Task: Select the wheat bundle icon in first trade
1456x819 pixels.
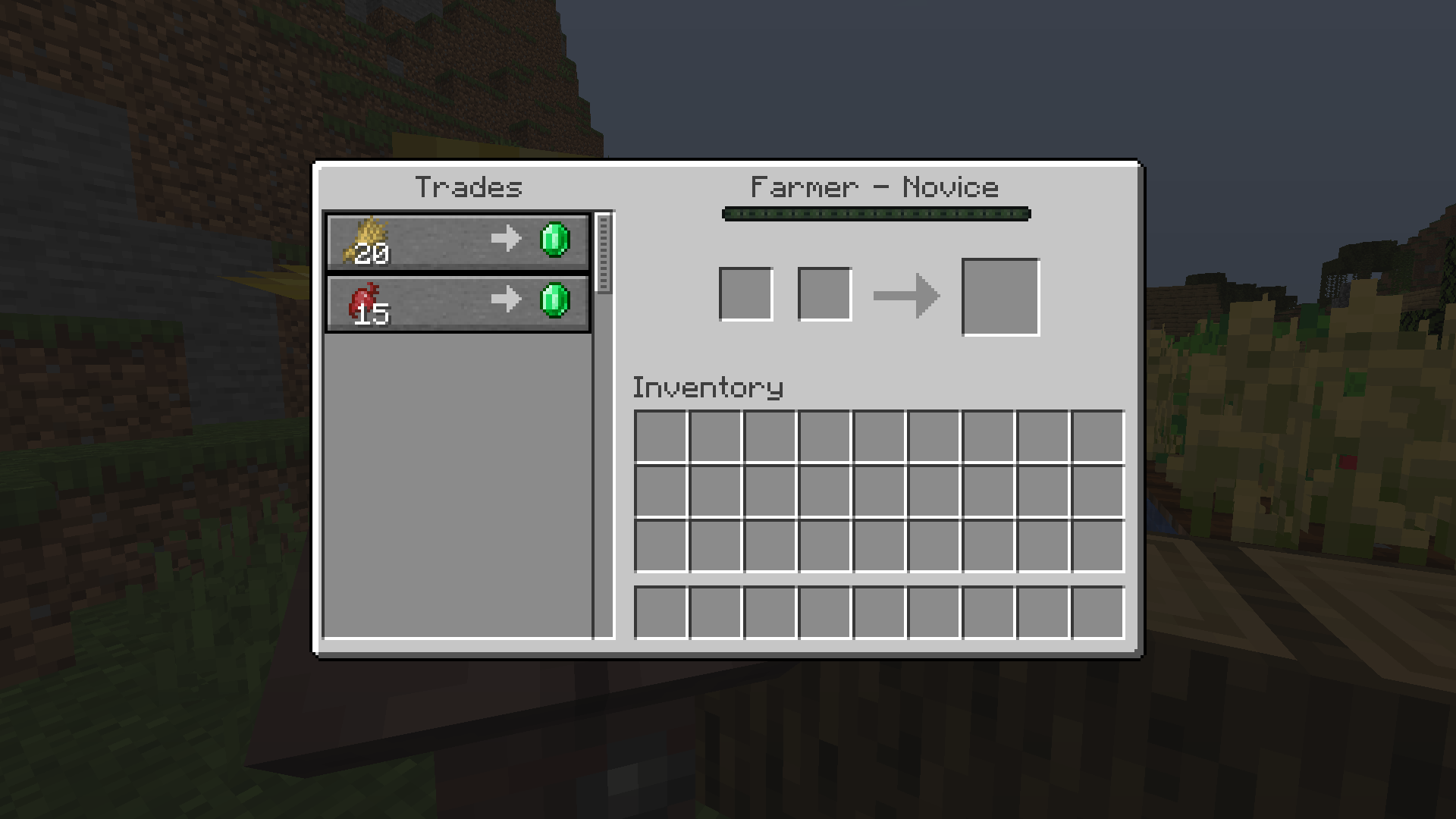Action: coord(368,241)
